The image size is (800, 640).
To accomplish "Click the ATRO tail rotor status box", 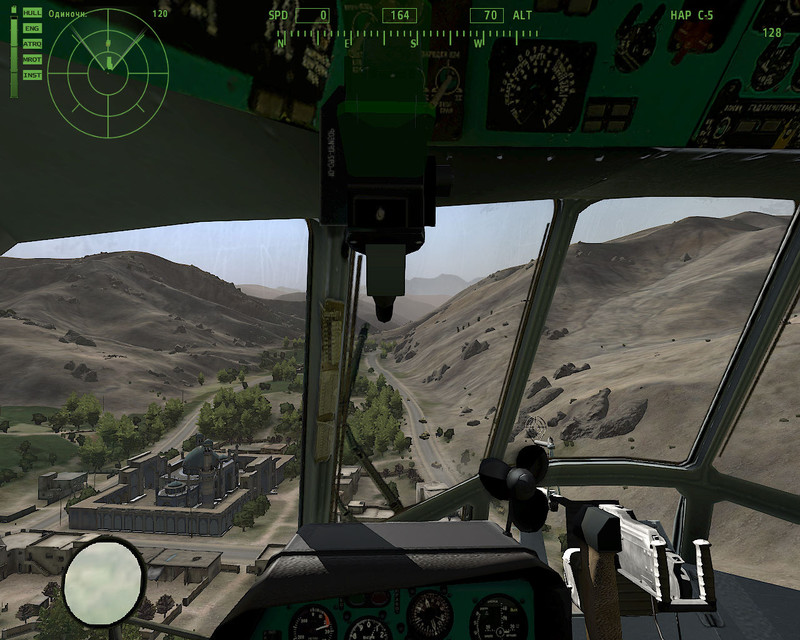I will click(32, 44).
